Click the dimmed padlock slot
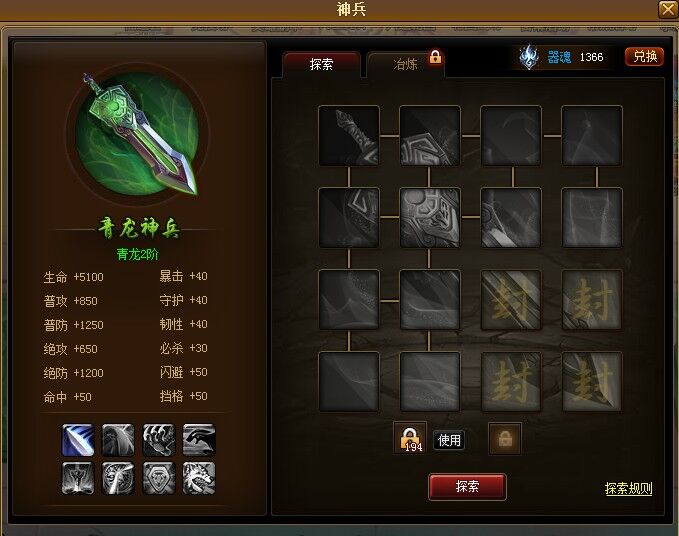 click(505, 439)
